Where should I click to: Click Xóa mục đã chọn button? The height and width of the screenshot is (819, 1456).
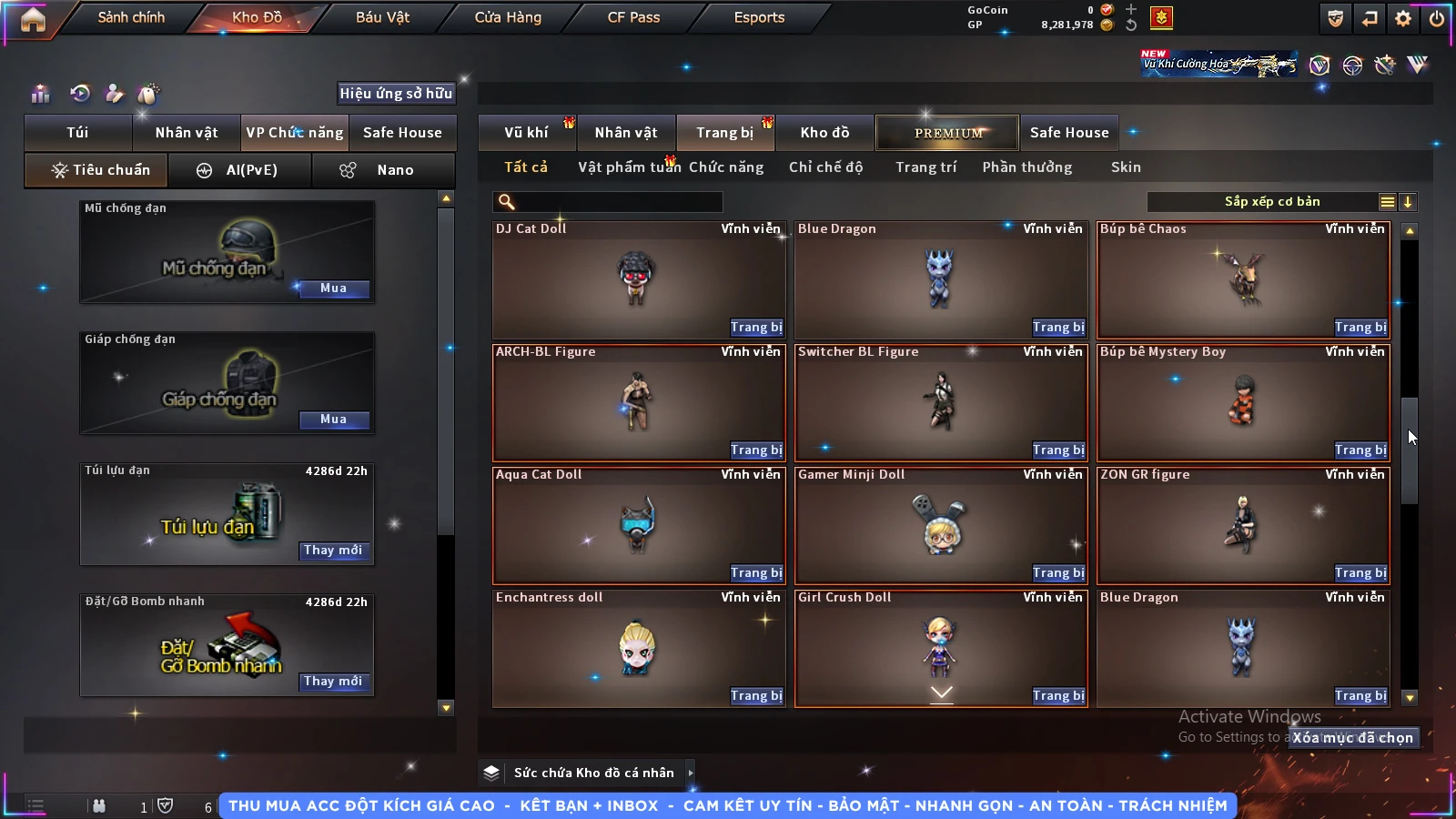click(1352, 738)
